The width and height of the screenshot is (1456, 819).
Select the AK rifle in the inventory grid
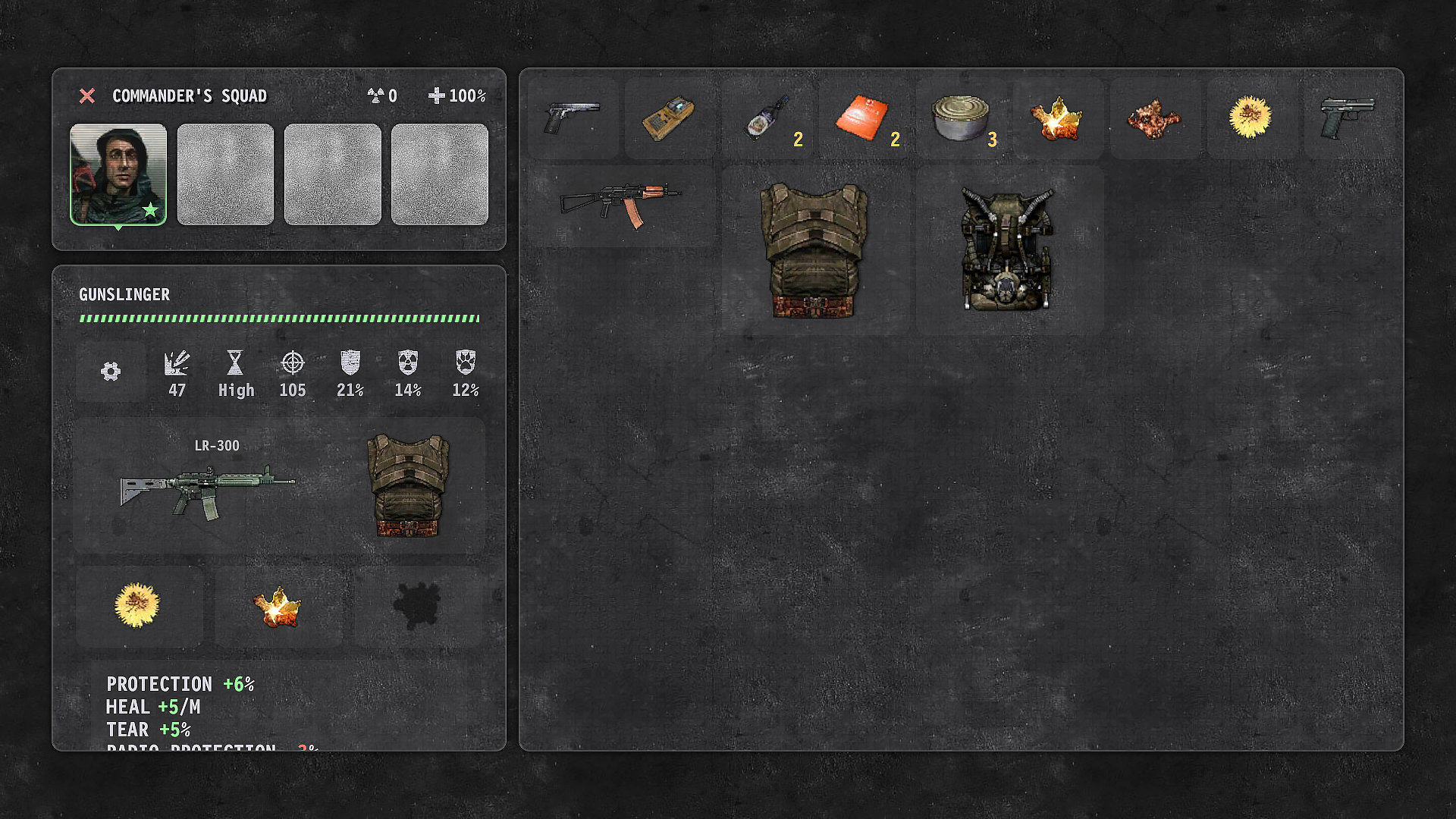[x=622, y=201]
